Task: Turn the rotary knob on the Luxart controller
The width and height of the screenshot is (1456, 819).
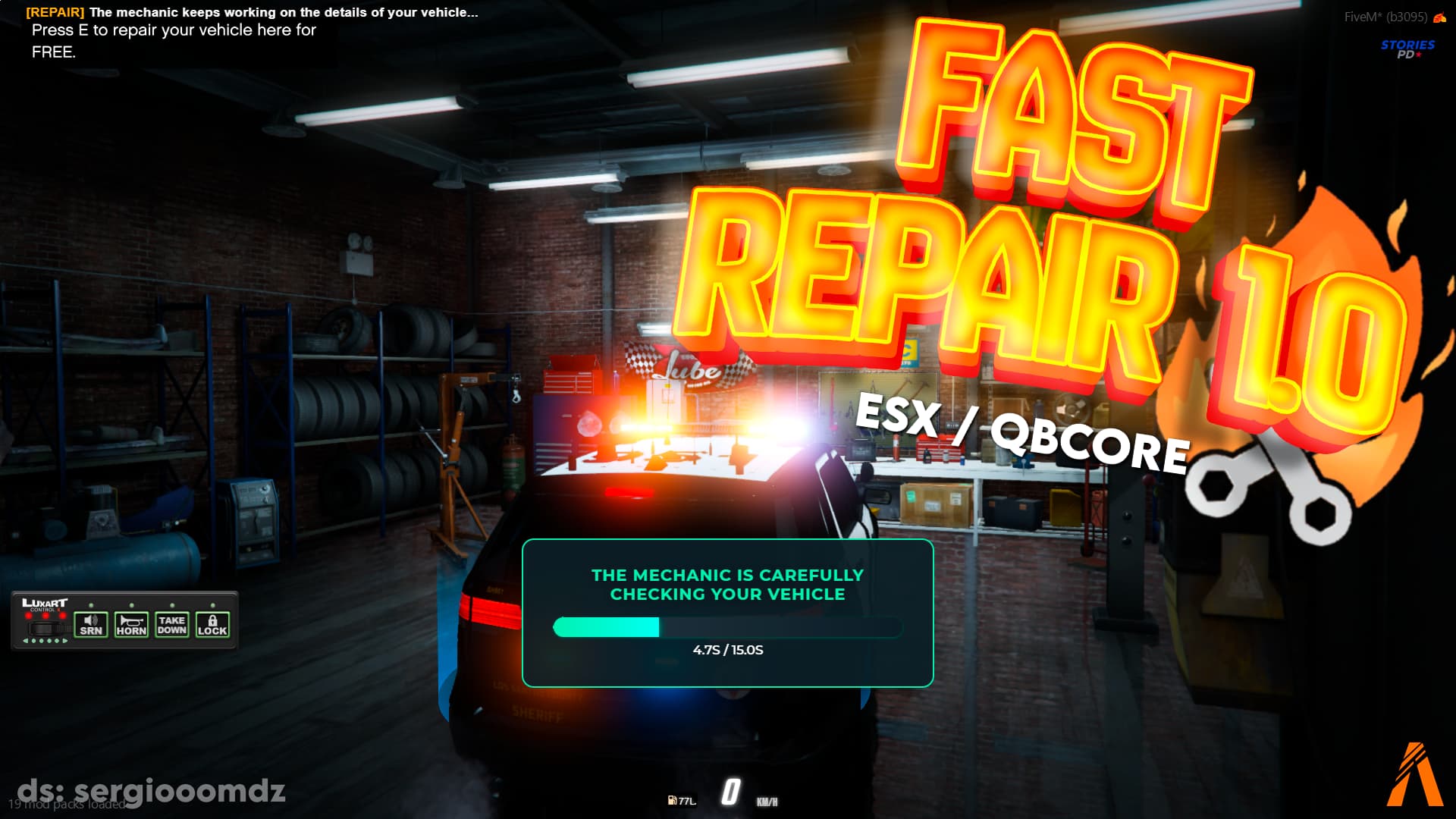Action: coord(44,628)
